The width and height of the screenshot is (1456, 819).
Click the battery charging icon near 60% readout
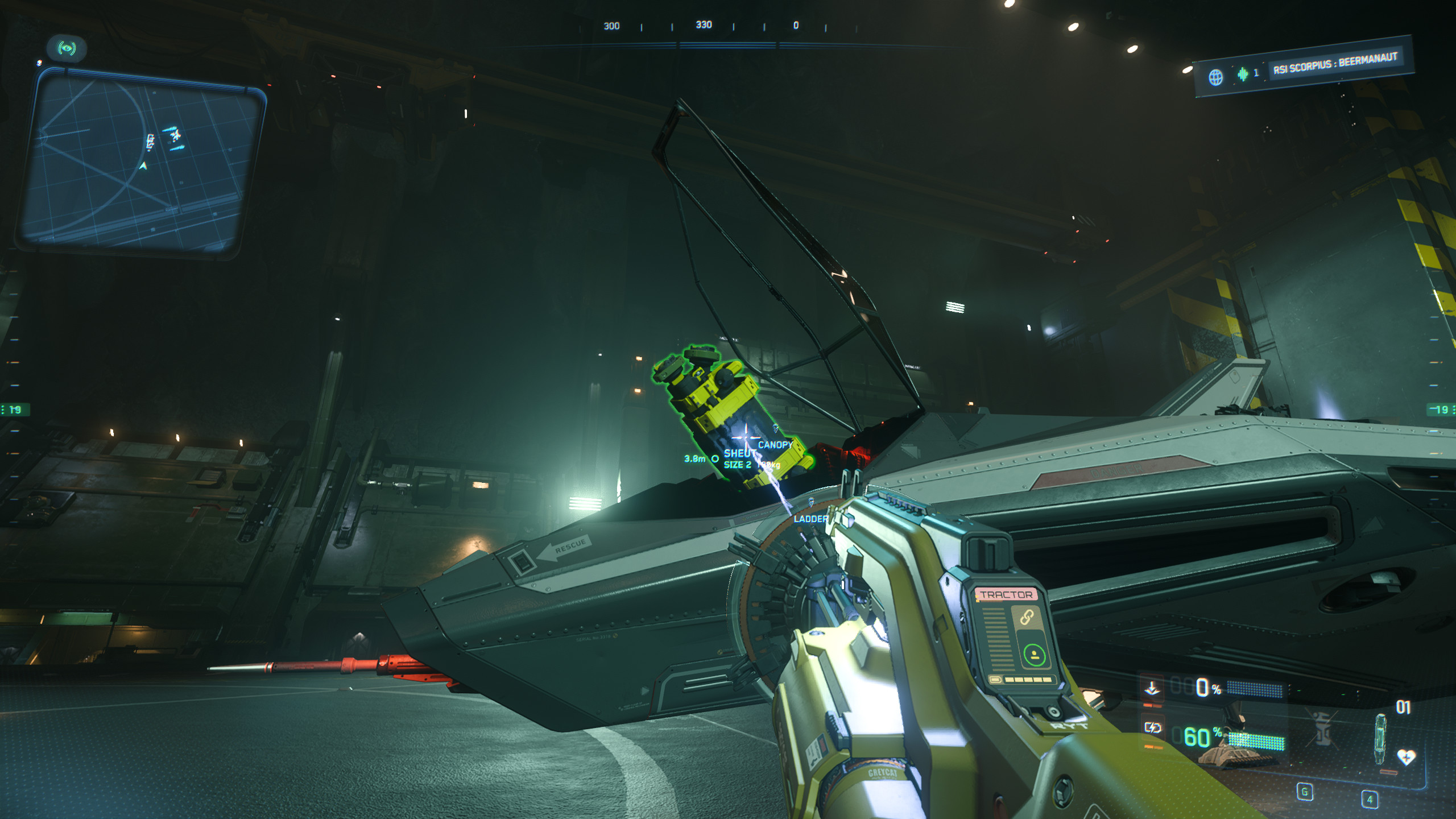tap(1153, 729)
